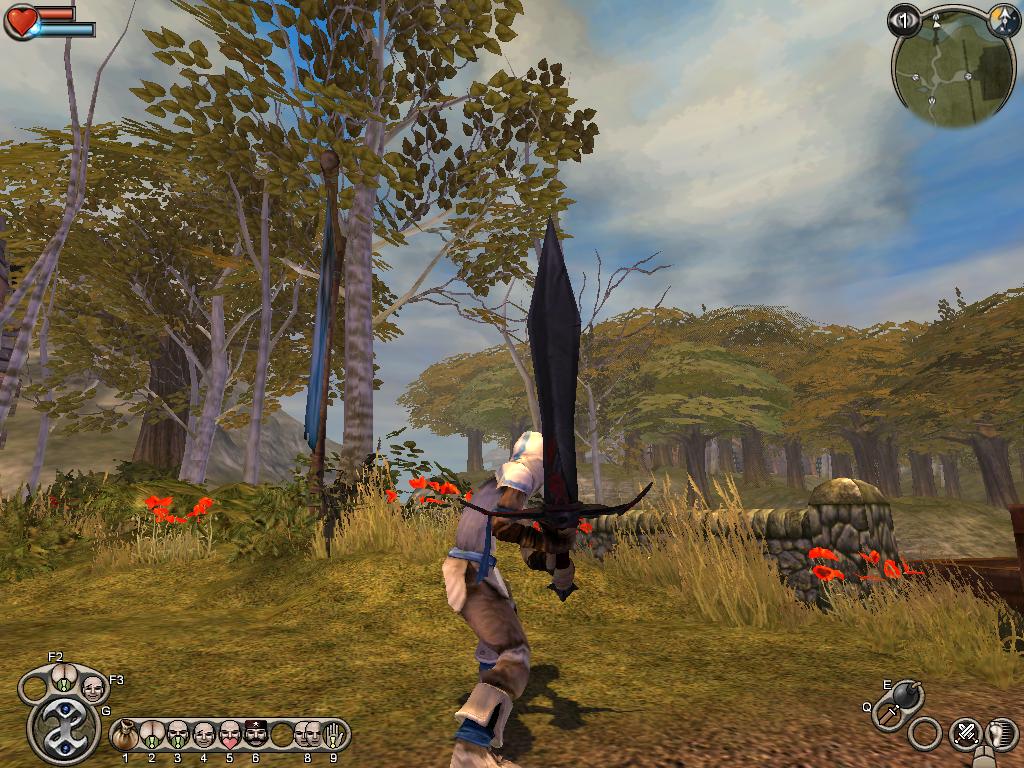Activate the heart flirt expression in slot 5
This screenshot has width=1024, height=768.
pyautogui.click(x=230, y=736)
